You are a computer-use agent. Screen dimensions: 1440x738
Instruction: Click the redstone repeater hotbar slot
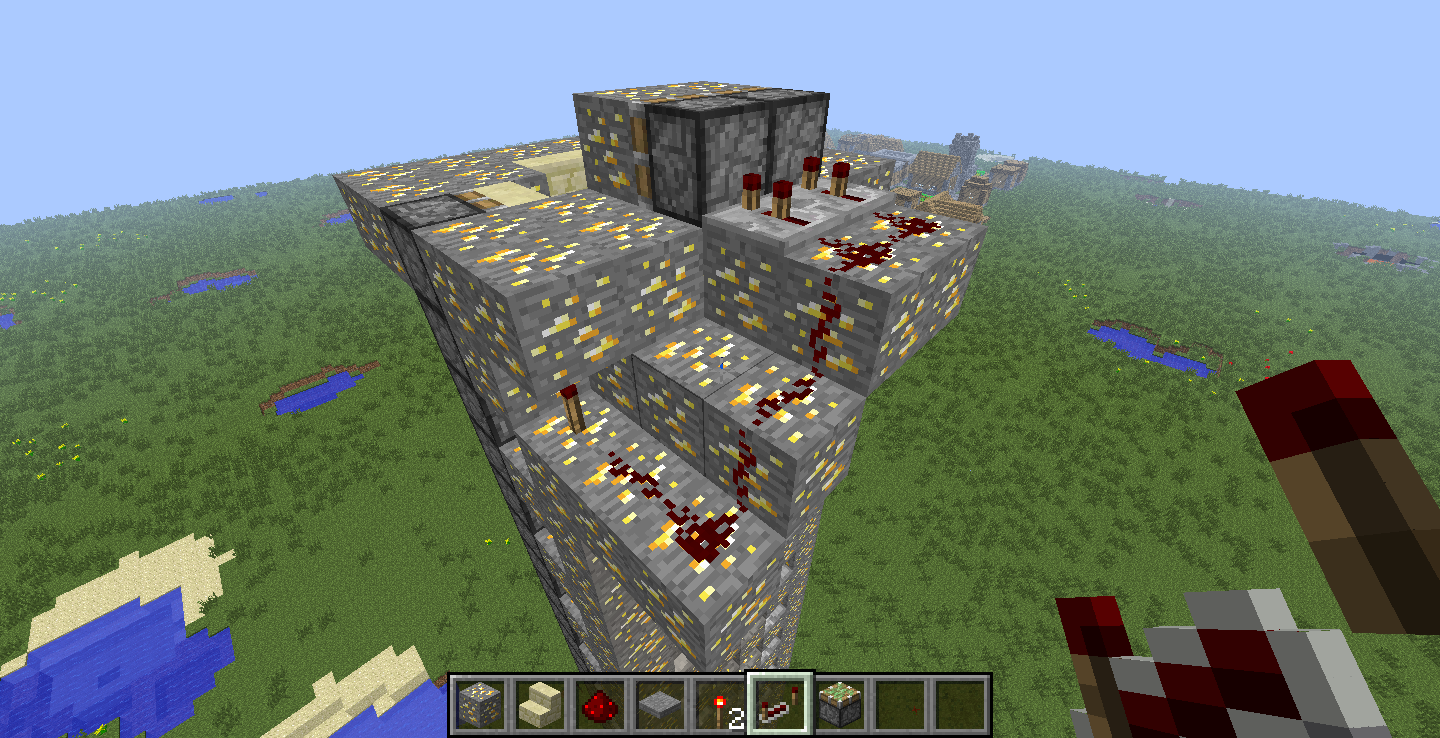[780, 703]
